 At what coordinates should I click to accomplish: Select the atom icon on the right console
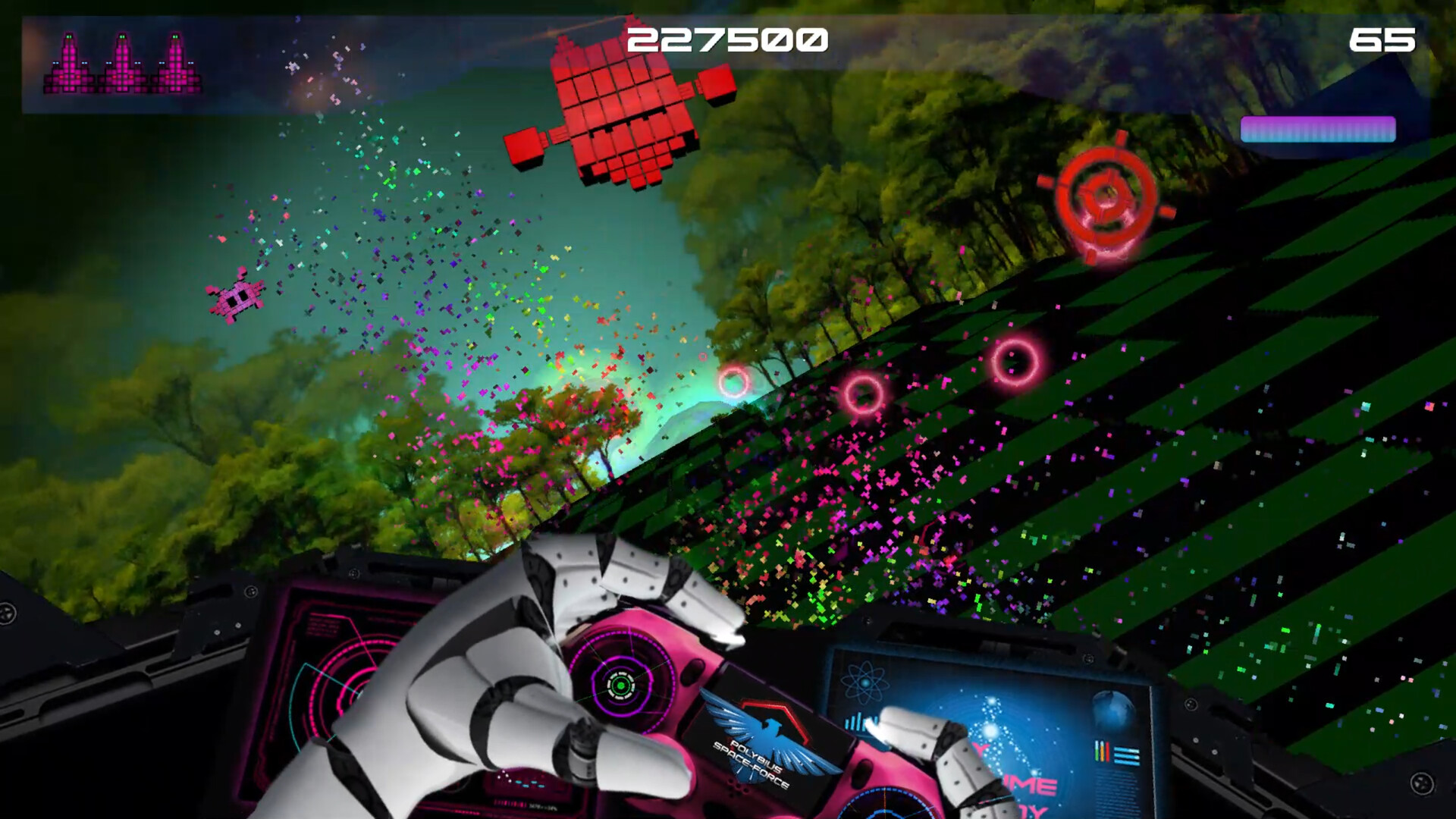click(x=864, y=682)
